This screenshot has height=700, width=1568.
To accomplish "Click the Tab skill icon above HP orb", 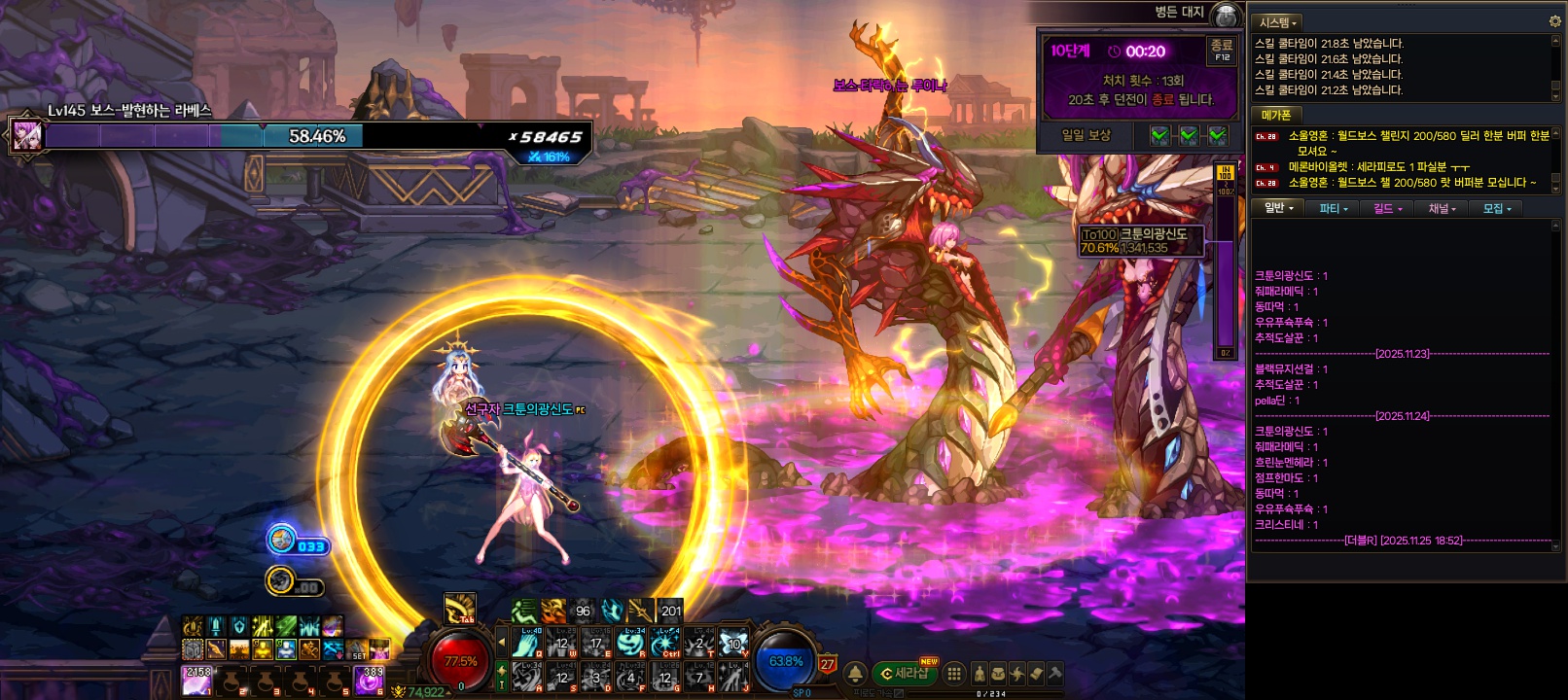I will tap(459, 609).
